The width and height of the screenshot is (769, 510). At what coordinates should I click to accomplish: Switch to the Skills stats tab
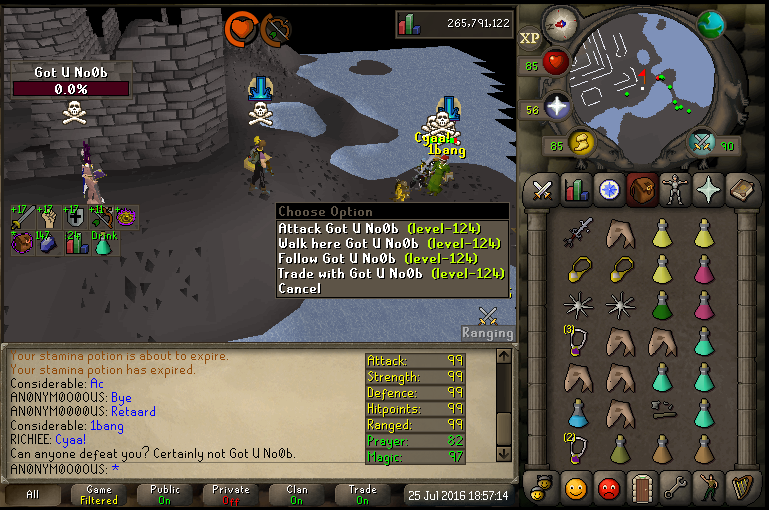click(x=576, y=189)
